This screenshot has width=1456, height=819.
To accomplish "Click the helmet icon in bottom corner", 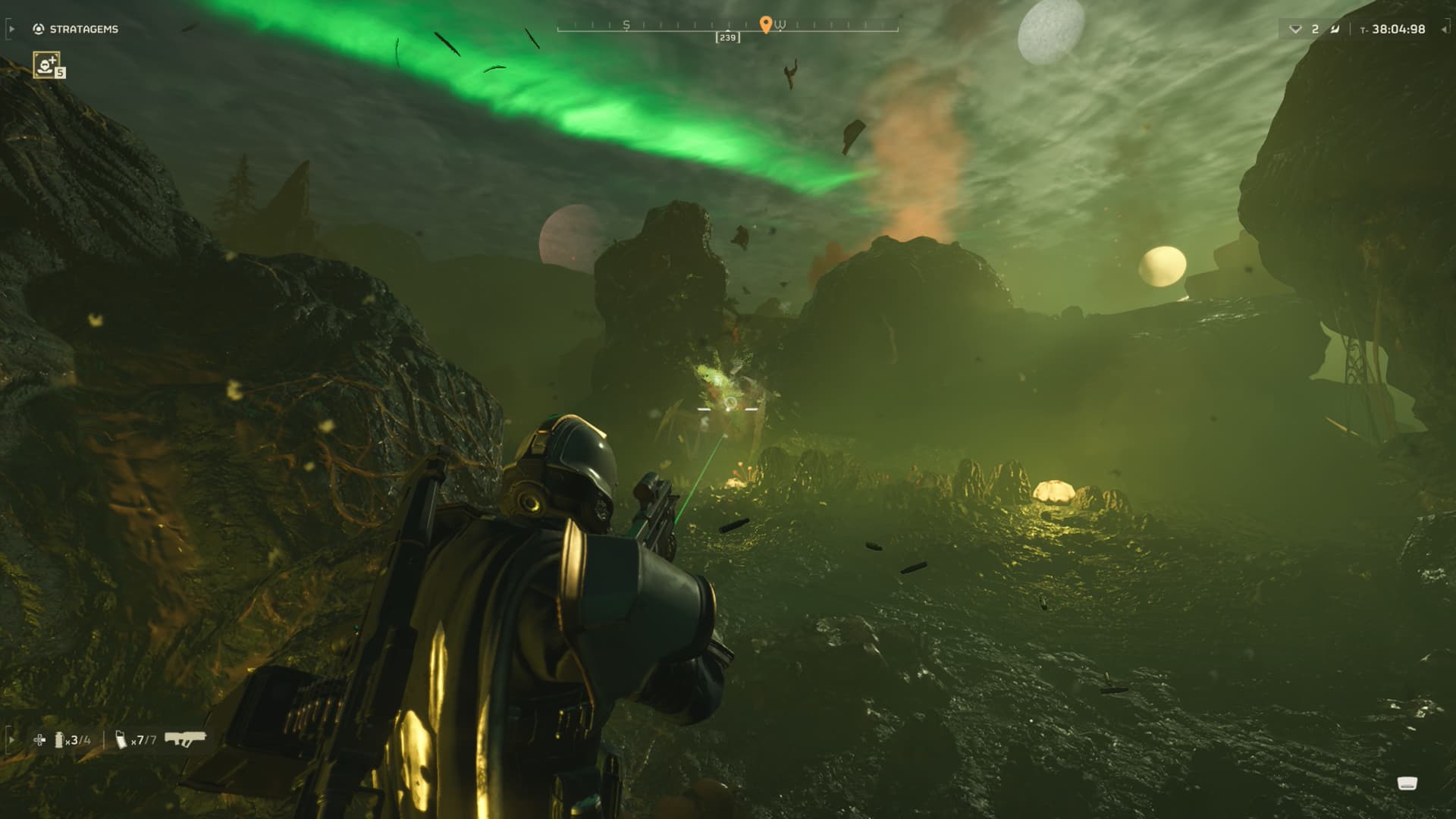I will point(1407,784).
